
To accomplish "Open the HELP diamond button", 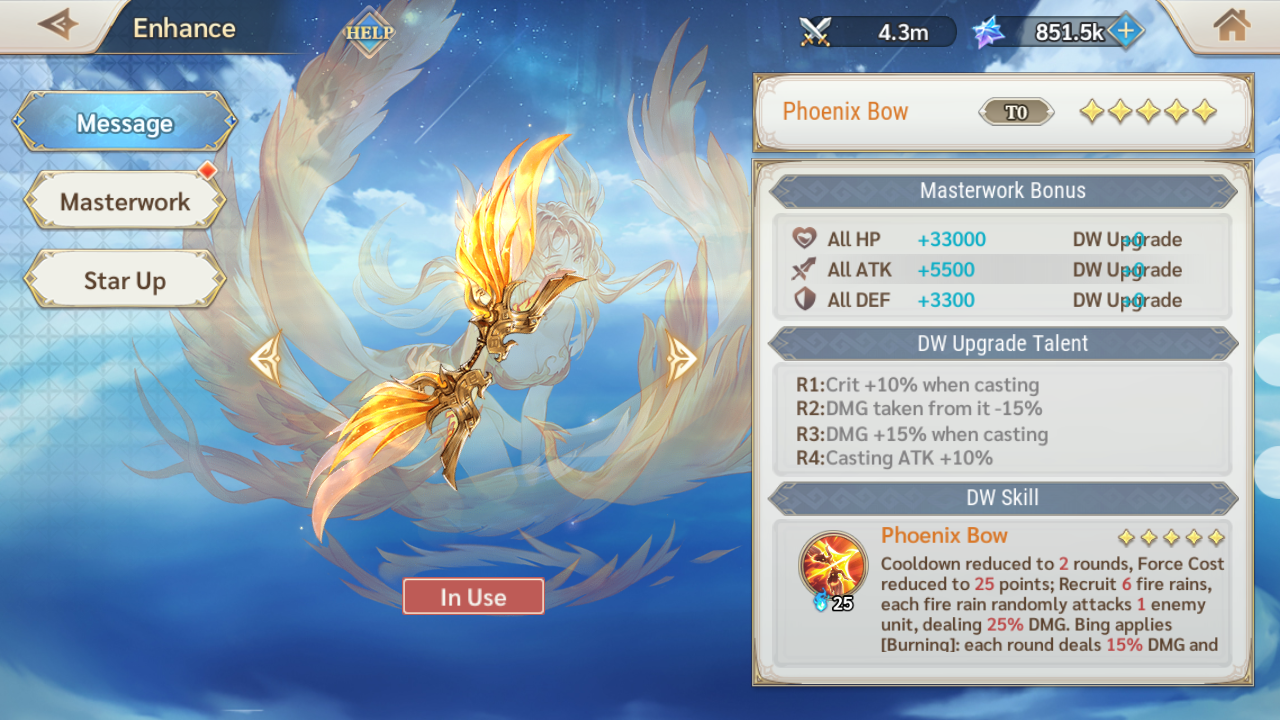I will coord(369,32).
